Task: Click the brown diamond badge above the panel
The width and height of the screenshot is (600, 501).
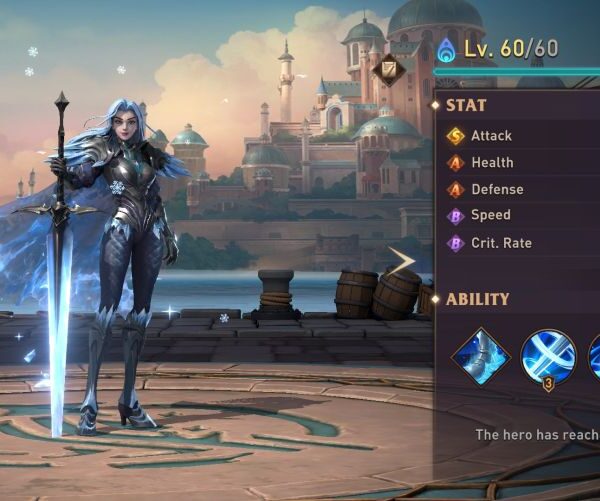Action: (389, 70)
